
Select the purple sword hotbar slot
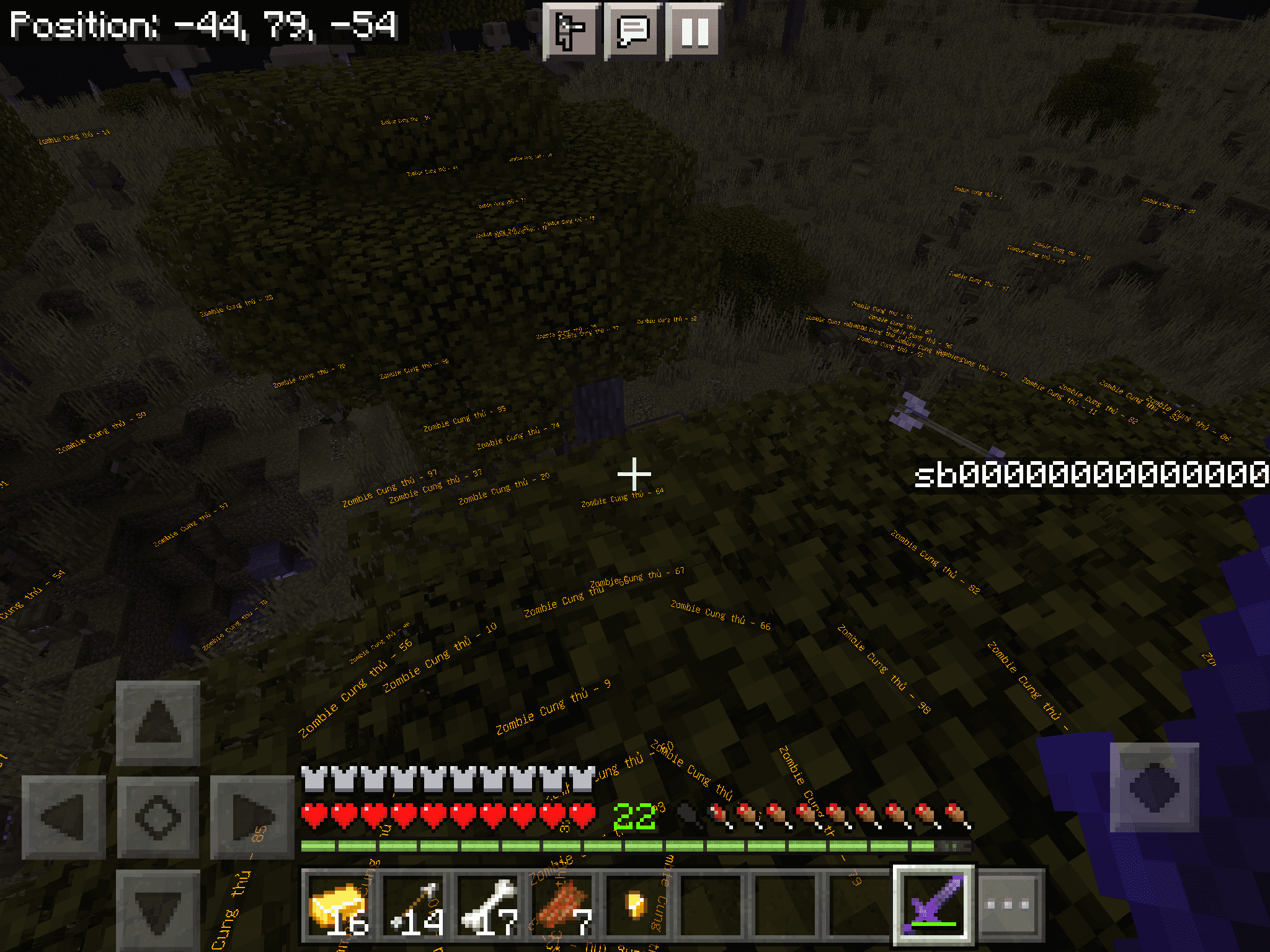[934, 906]
